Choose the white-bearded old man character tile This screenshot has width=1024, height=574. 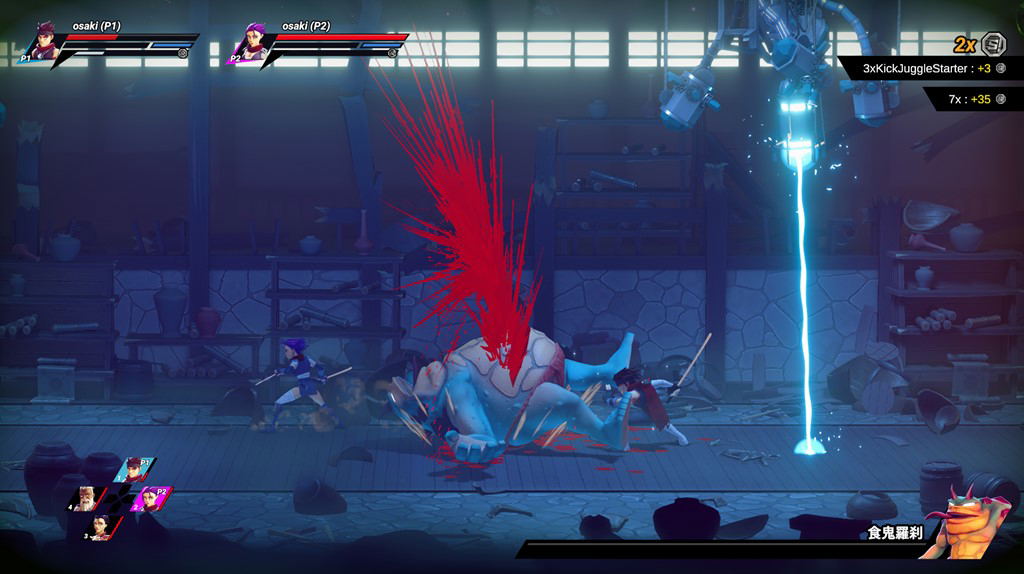click(x=88, y=497)
